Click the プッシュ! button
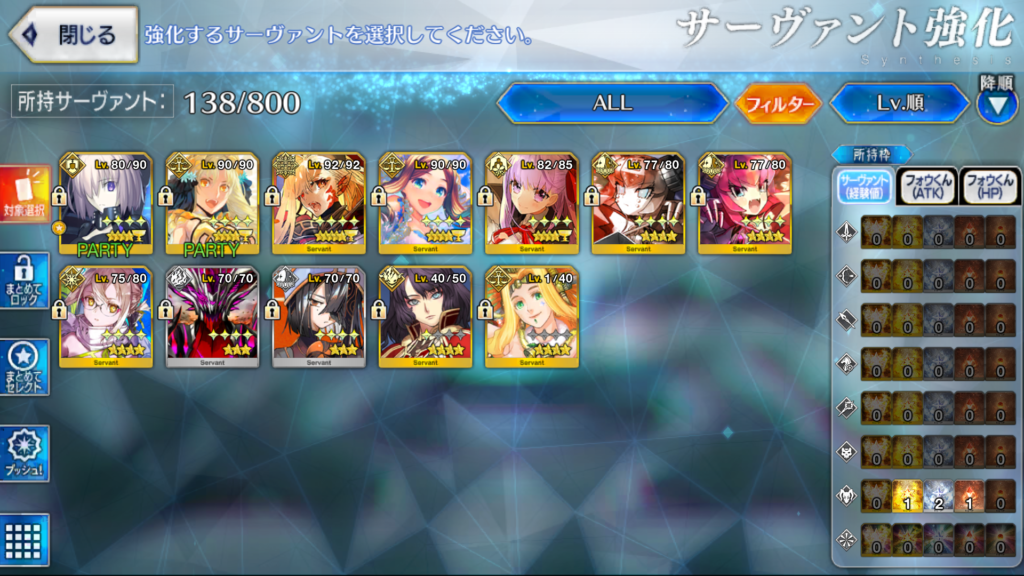 pos(25,453)
